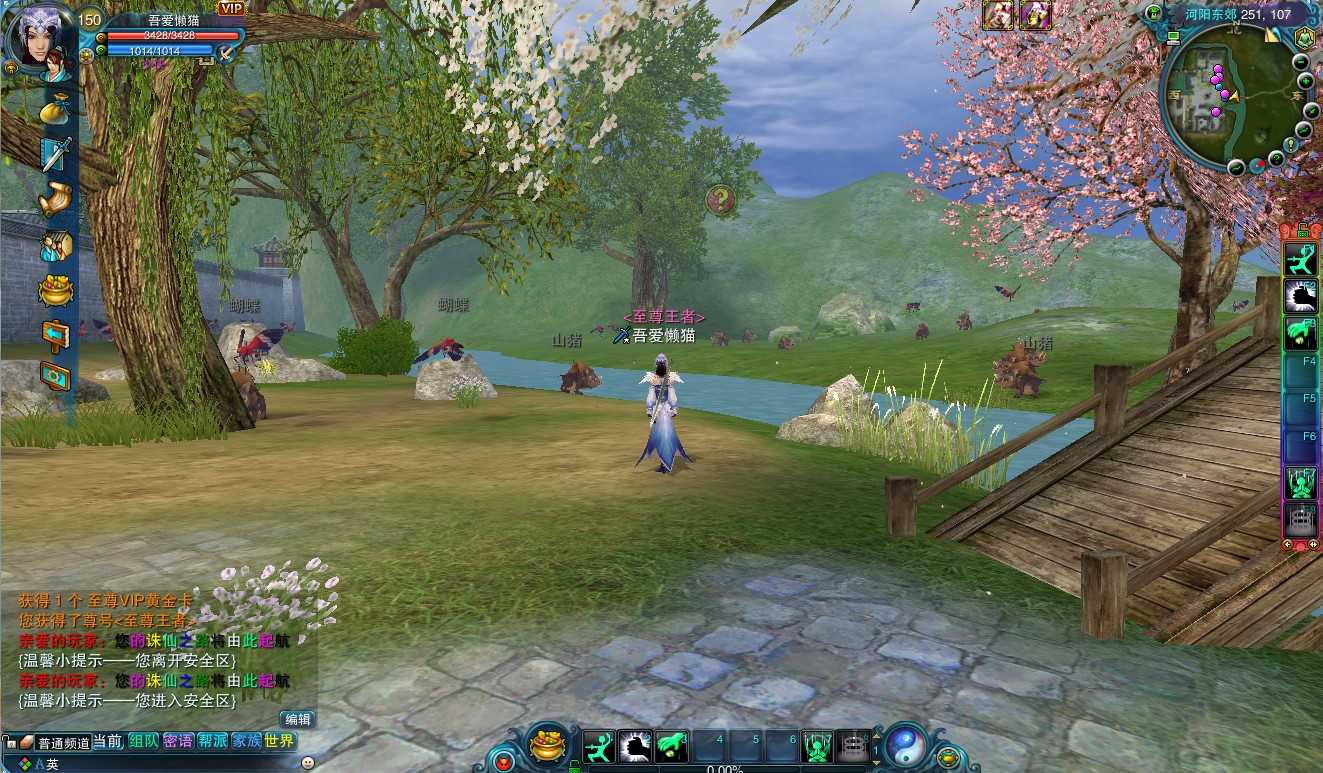Open the house-and-people social icon
This screenshot has width=1323, height=773.
55,245
